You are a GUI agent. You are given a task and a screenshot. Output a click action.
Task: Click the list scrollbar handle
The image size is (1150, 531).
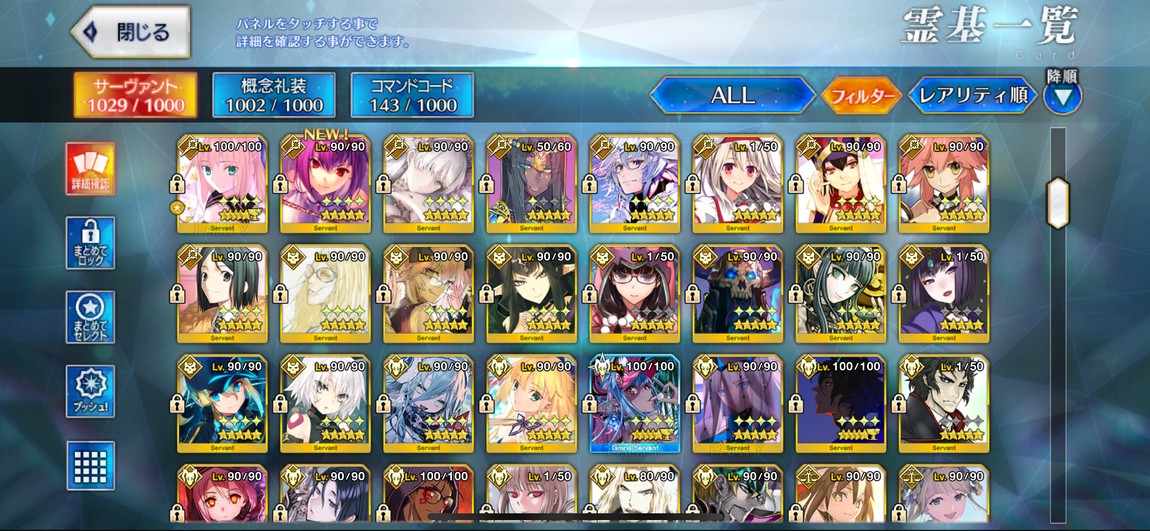point(1057,203)
